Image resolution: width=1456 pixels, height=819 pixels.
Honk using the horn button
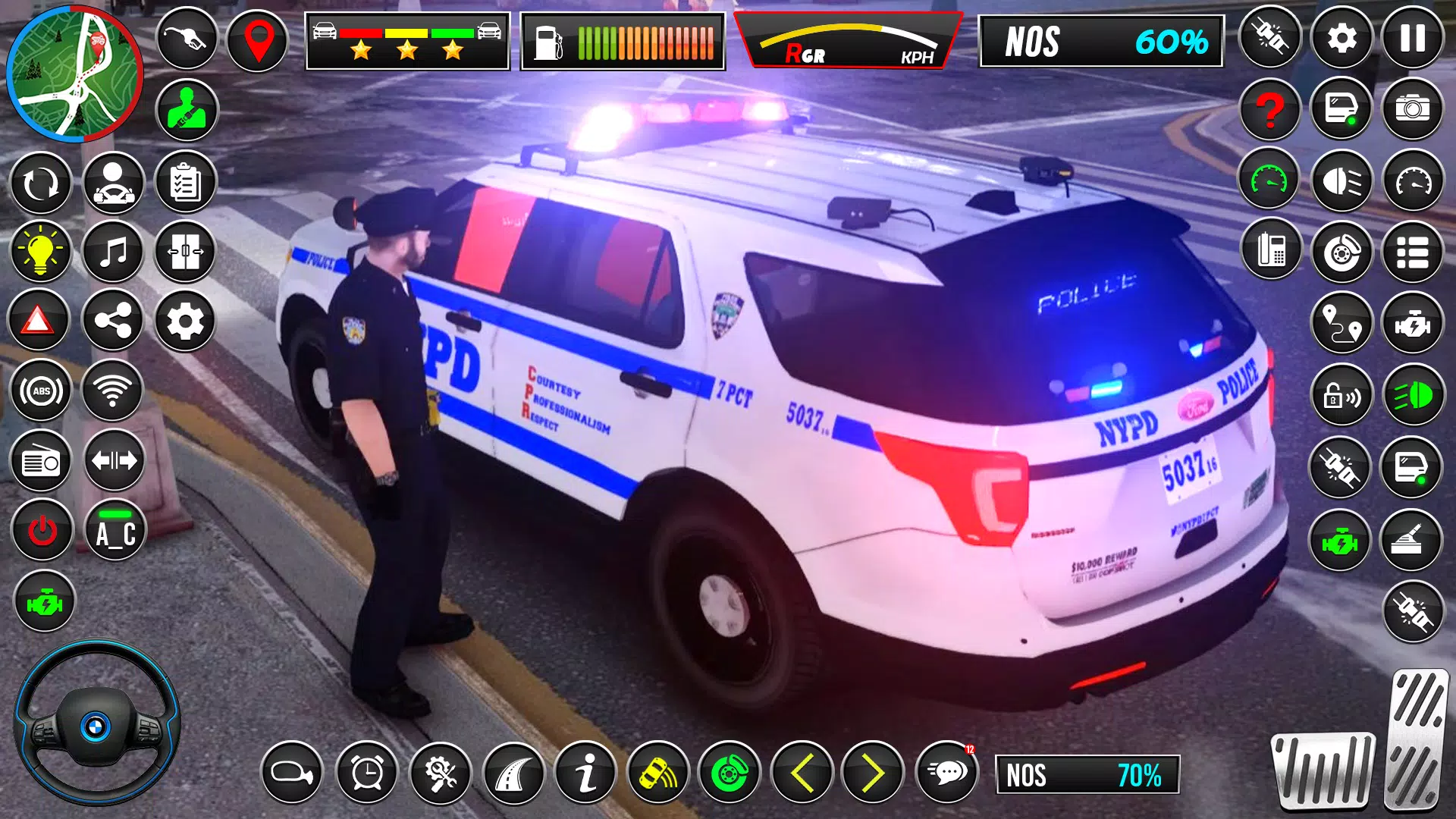click(292, 773)
